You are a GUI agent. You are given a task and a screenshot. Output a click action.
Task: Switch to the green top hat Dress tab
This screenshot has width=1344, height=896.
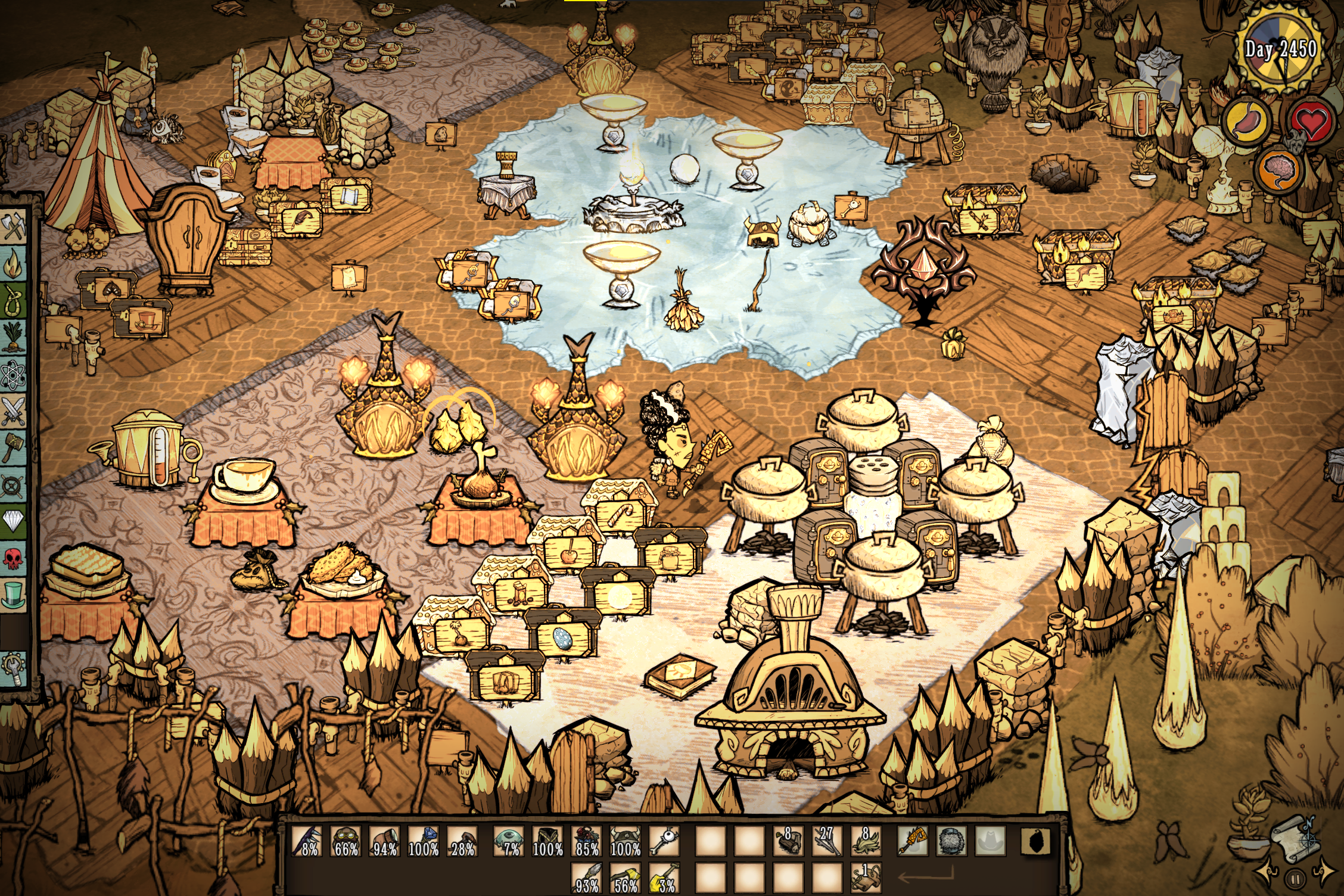pyautogui.click(x=13, y=595)
